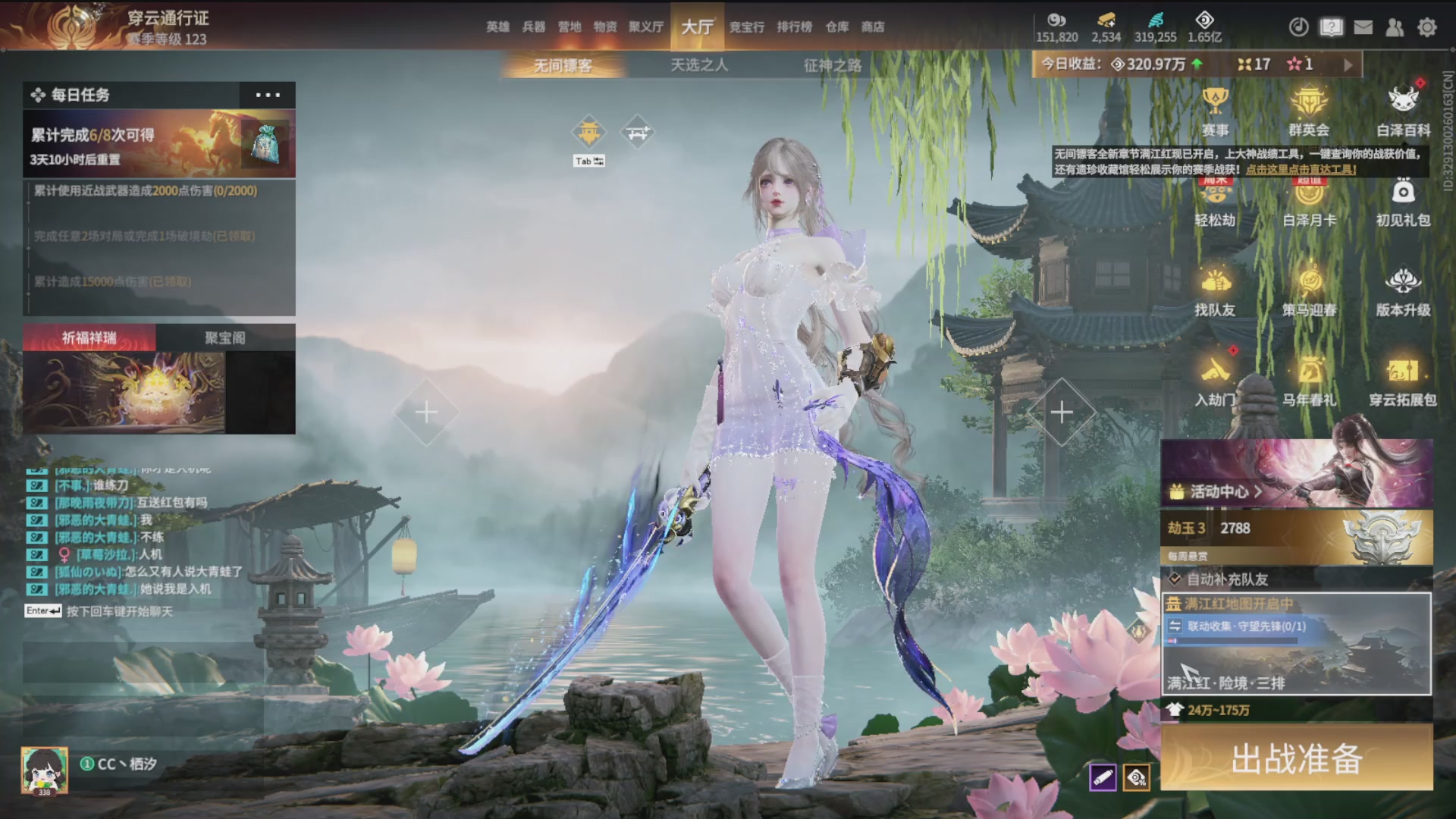Select the 征神之路 mode tab
The height and width of the screenshot is (819, 1456).
(x=833, y=65)
